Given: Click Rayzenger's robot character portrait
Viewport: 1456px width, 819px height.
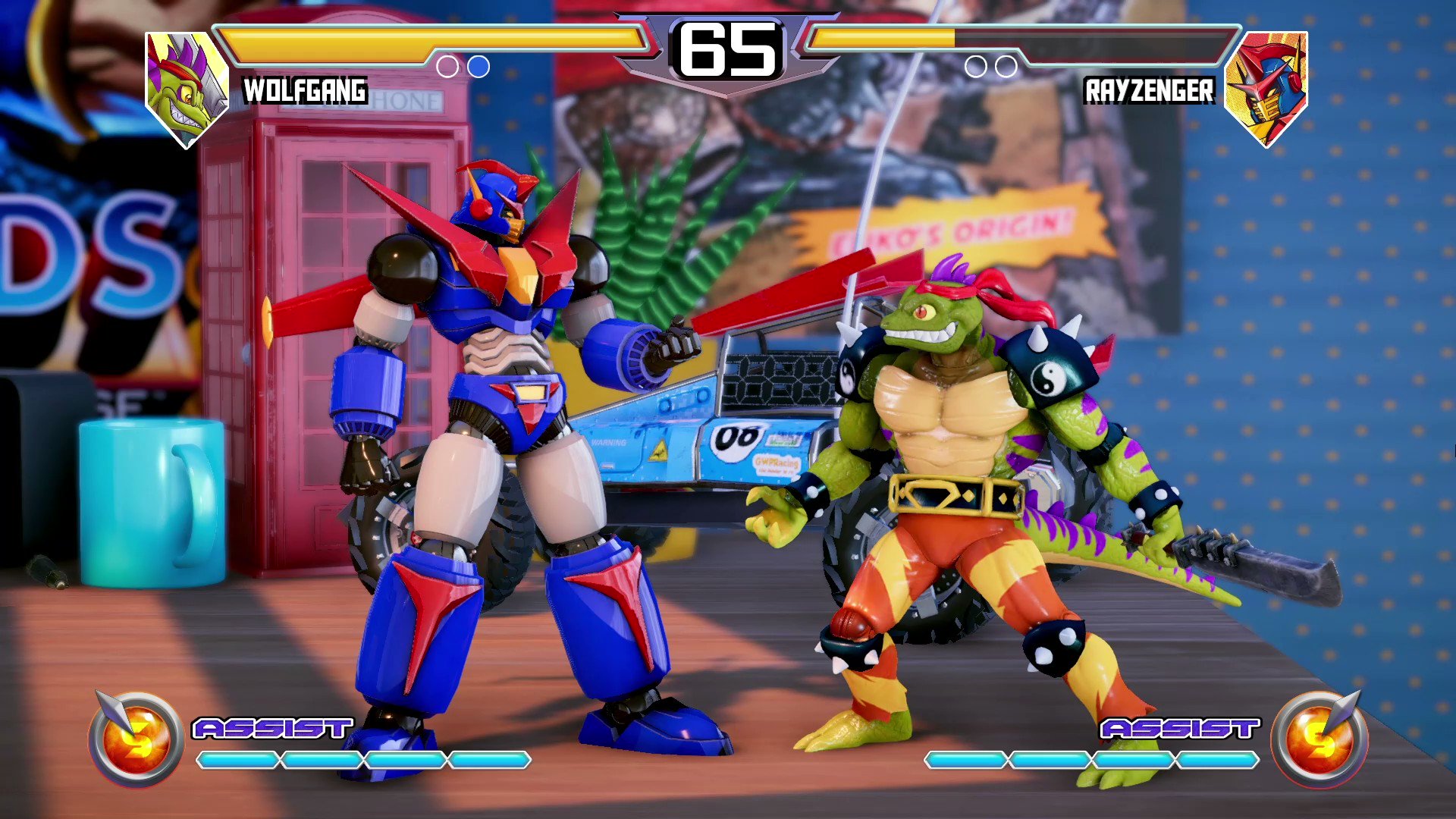Looking at the screenshot, I should coord(1267,87).
